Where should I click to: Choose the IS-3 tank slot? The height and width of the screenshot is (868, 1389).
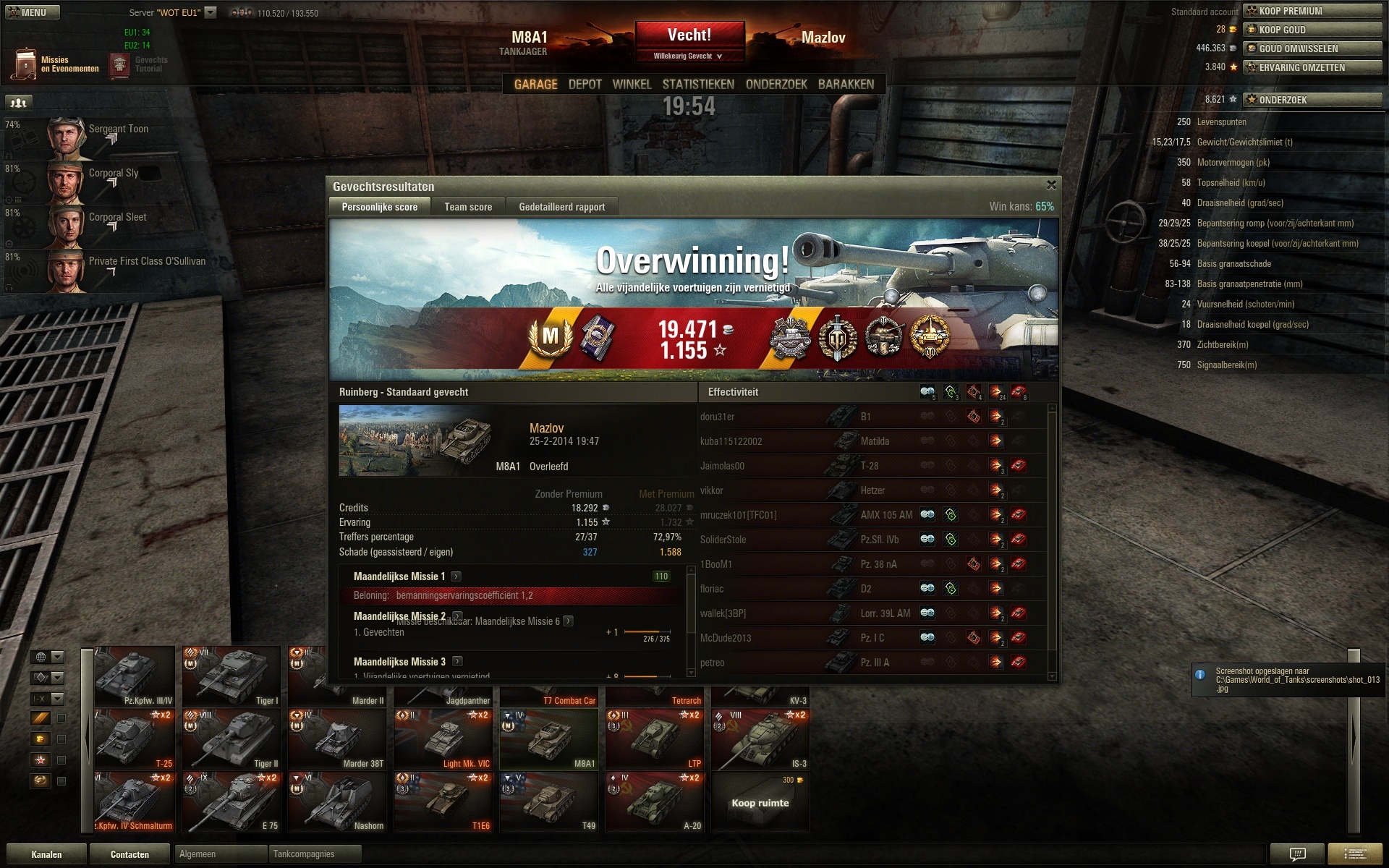pyautogui.click(x=760, y=739)
